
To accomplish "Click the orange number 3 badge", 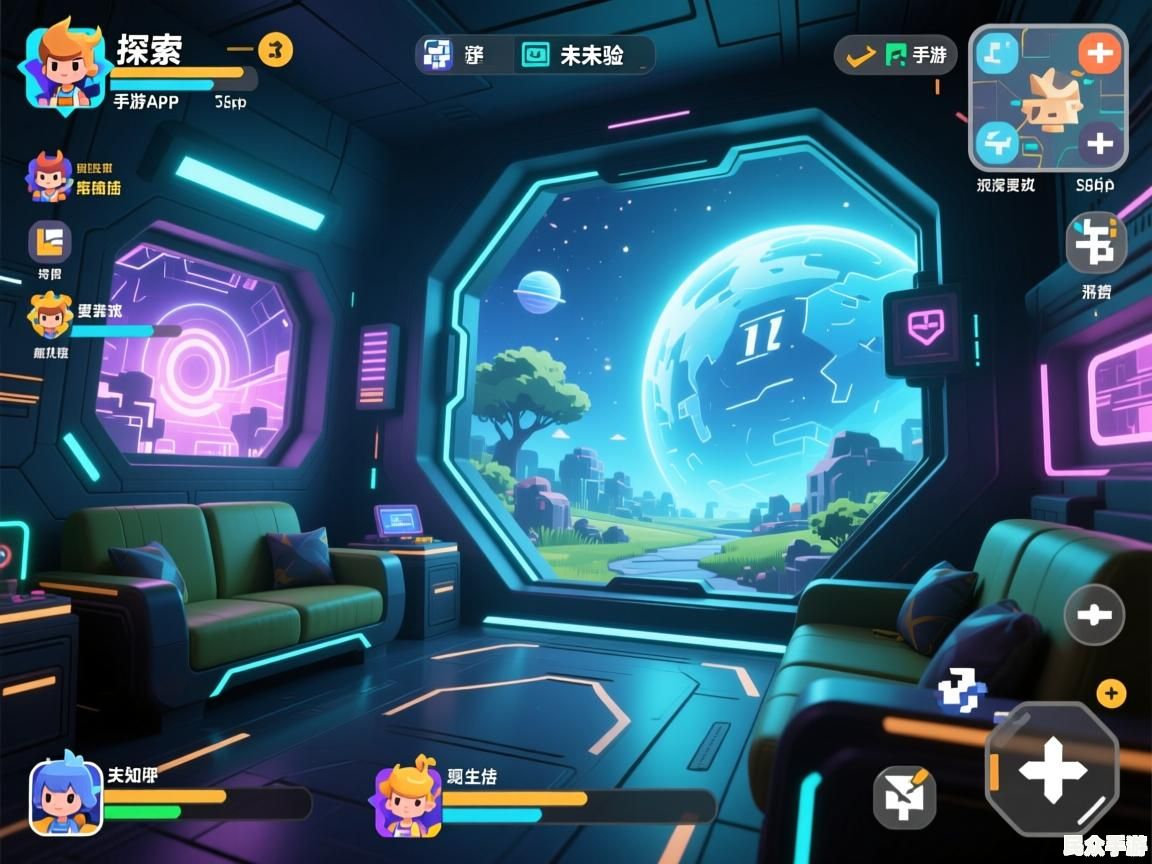I will click(x=276, y=48).
